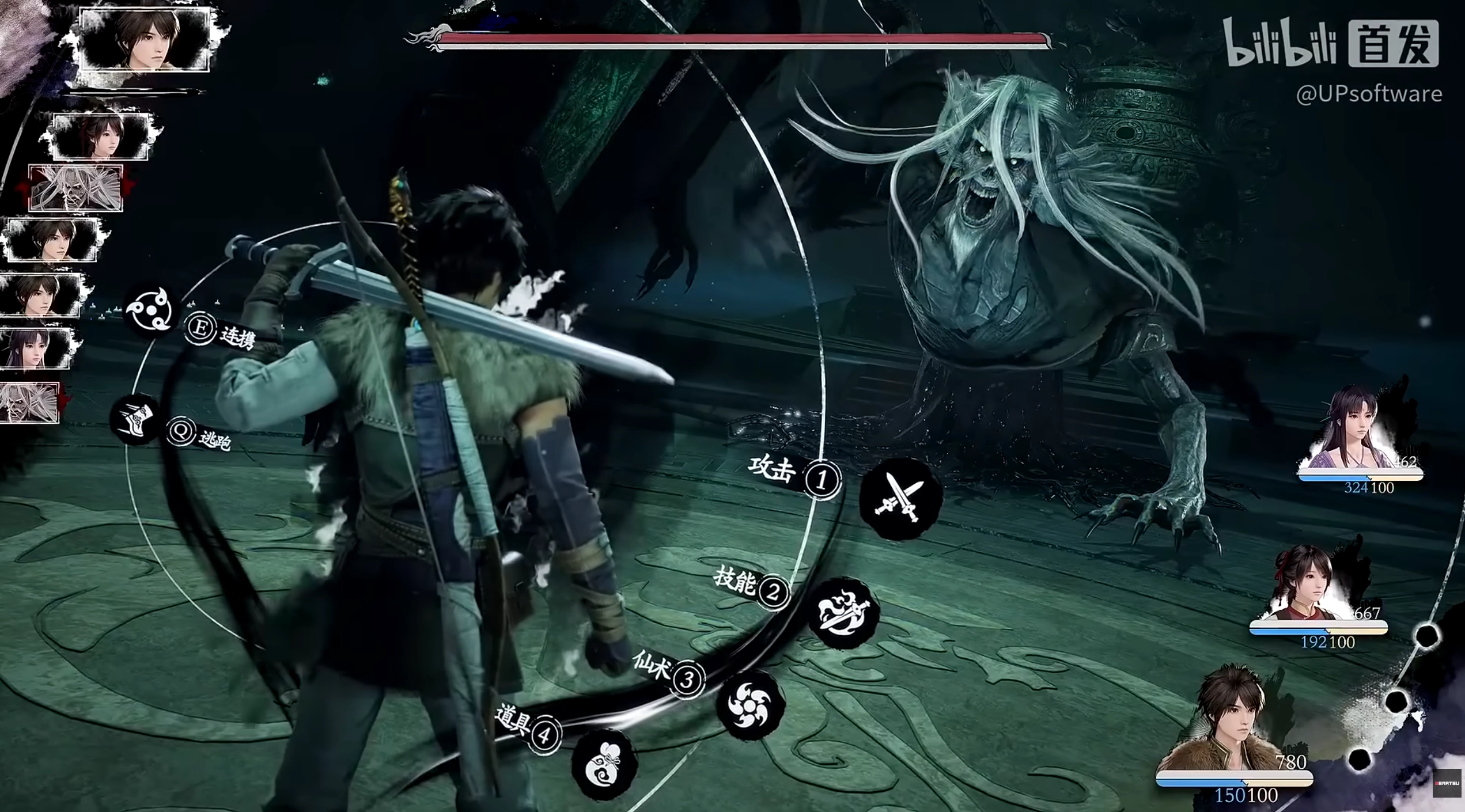Select the fur-collar hero party portrait with 780 HP
Viewport: 1465px width, 812px height.
[x=1233, y=720]
